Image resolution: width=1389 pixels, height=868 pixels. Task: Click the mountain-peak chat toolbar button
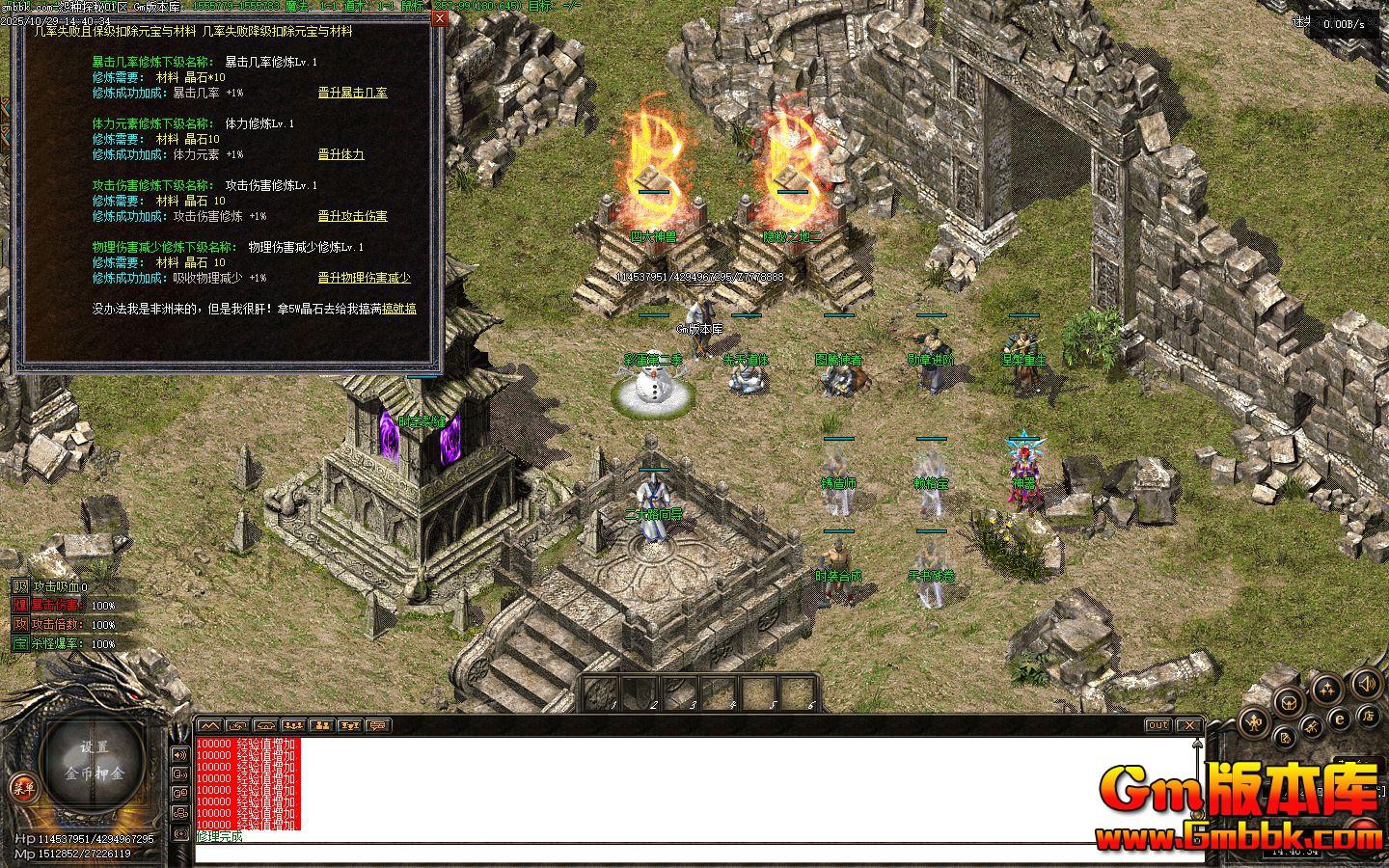[209, 725]
